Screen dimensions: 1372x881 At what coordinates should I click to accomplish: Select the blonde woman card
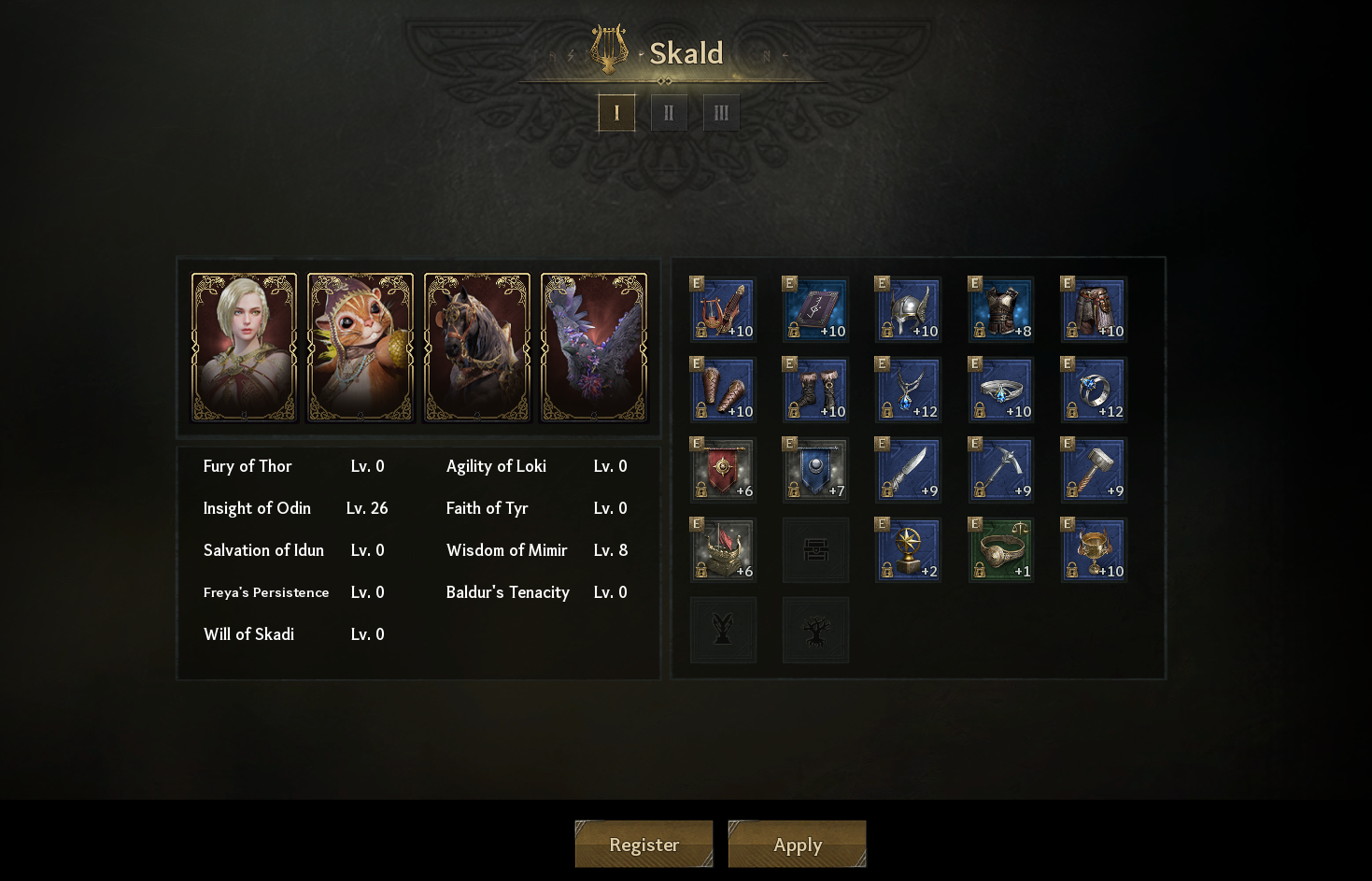[x=244, y=348]
